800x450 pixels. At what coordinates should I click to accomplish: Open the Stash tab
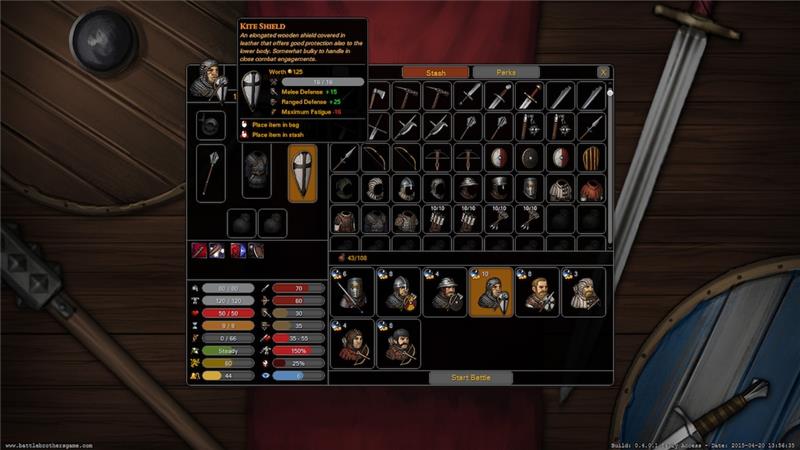coord(435,72)
